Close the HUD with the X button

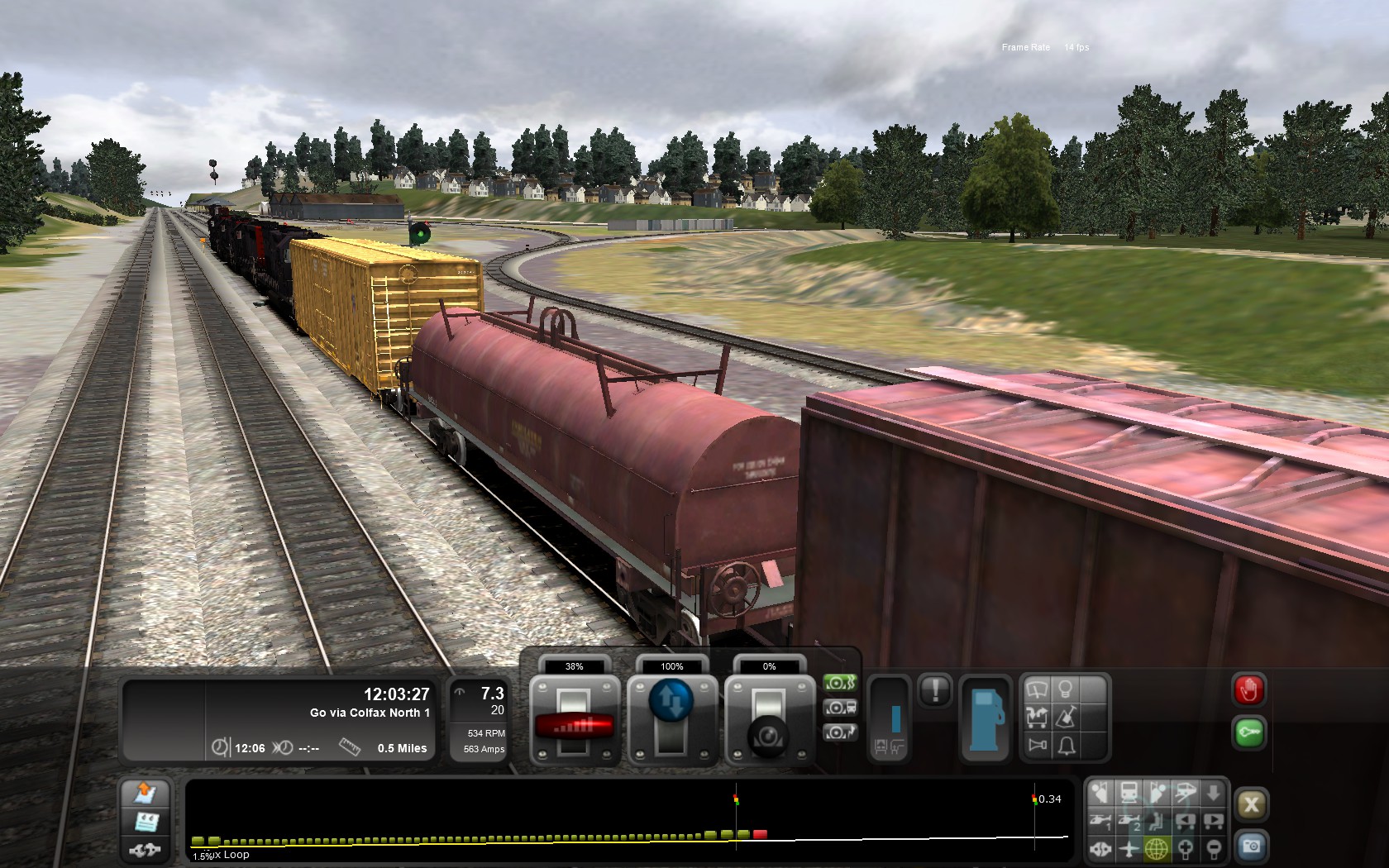pyautogui.click(x=1251, y=804)
